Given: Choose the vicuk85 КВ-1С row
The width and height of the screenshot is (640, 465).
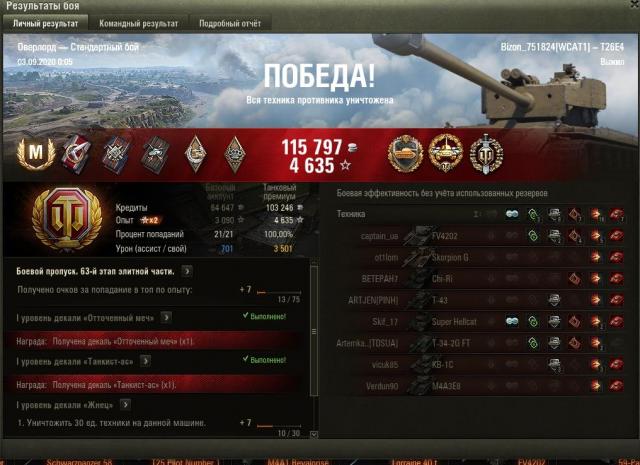Looking at the screenshot, I should click(480, 364).
